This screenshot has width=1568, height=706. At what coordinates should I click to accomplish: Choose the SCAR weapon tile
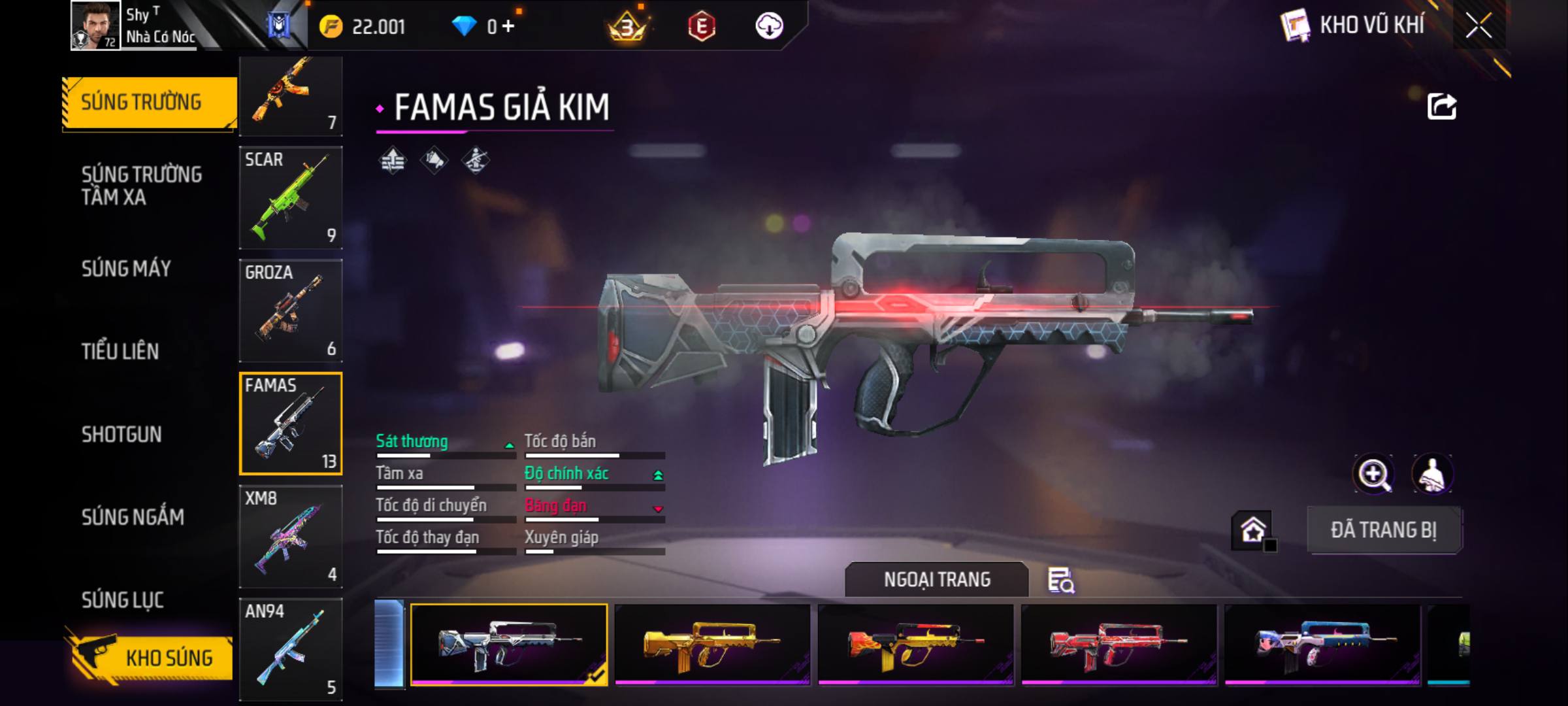[x=291, y=197]
